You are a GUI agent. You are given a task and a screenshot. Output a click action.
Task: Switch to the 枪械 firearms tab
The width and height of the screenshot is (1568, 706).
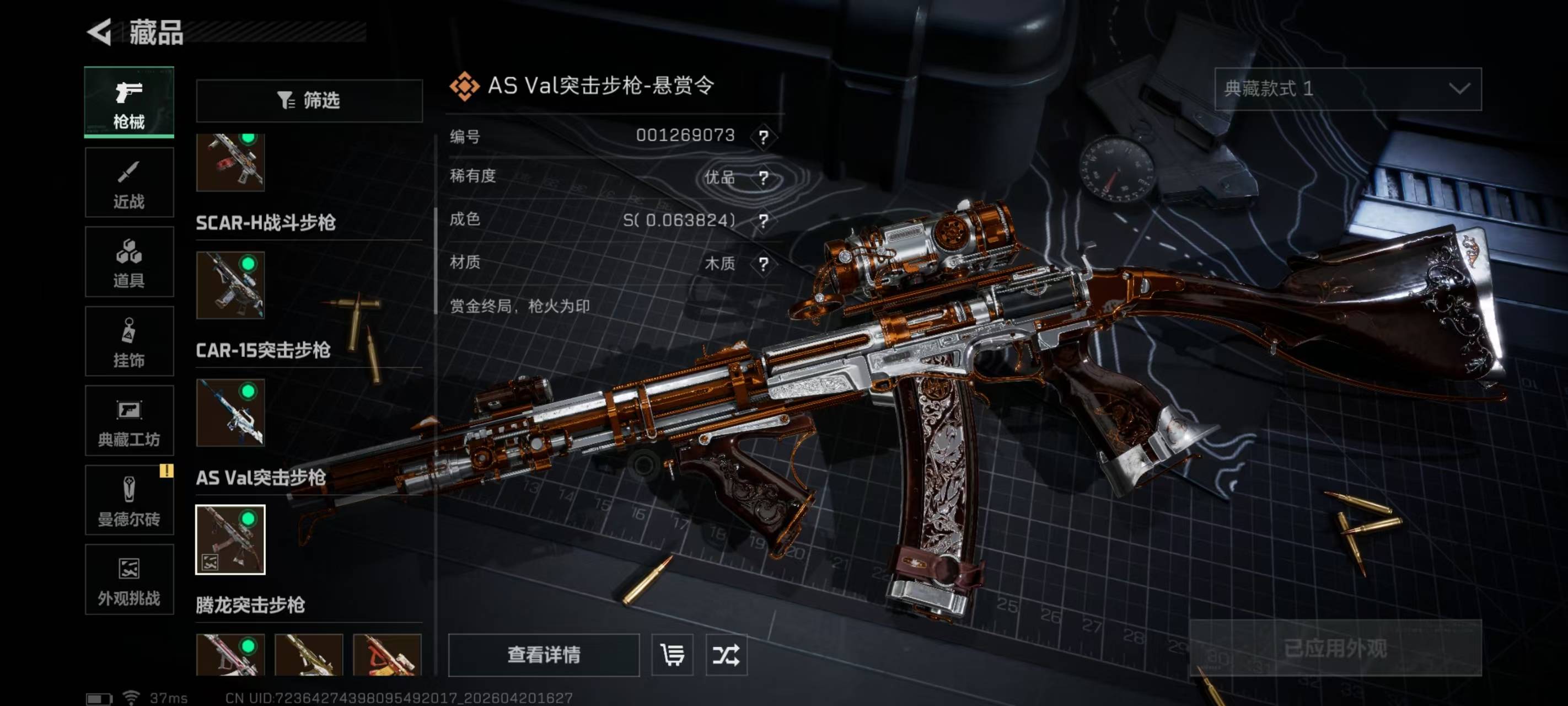pyautogui.click(x=129, y=103)
